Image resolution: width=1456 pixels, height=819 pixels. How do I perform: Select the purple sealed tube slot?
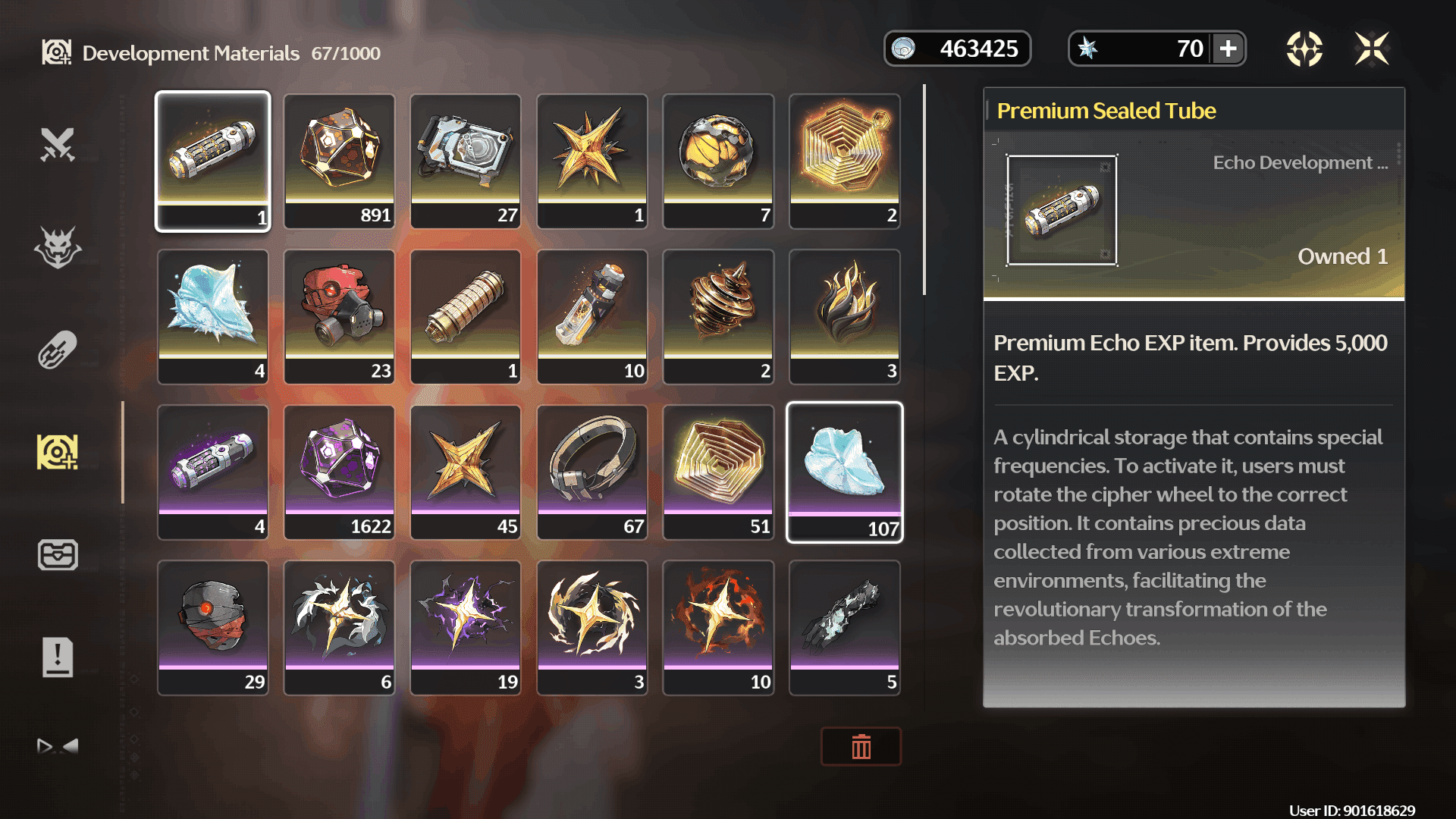click(x=213, y=472)
